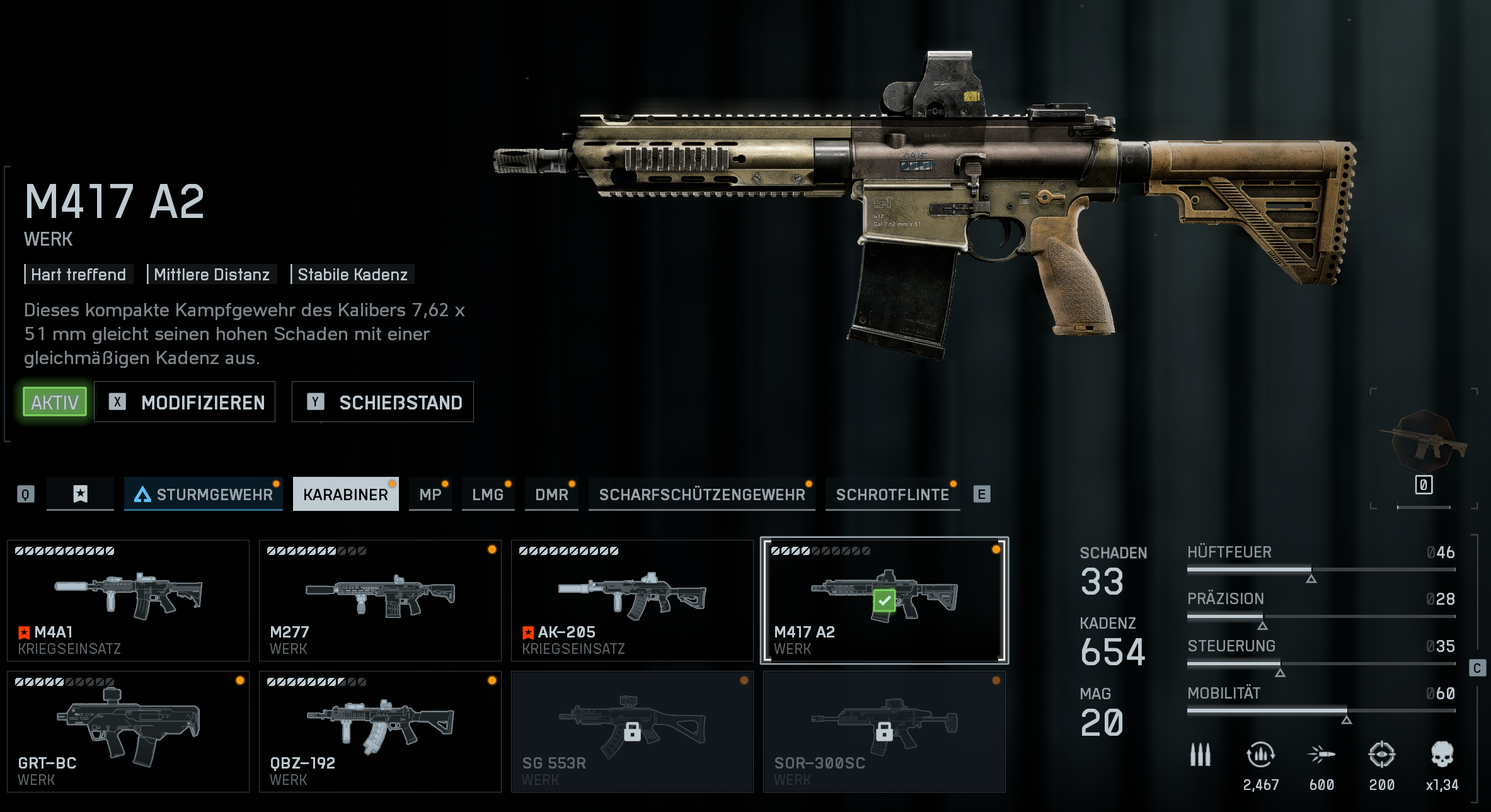The image size is (1491, 812).
Task: Click the locked SOR-300SC tile
Action: [884, 731]
